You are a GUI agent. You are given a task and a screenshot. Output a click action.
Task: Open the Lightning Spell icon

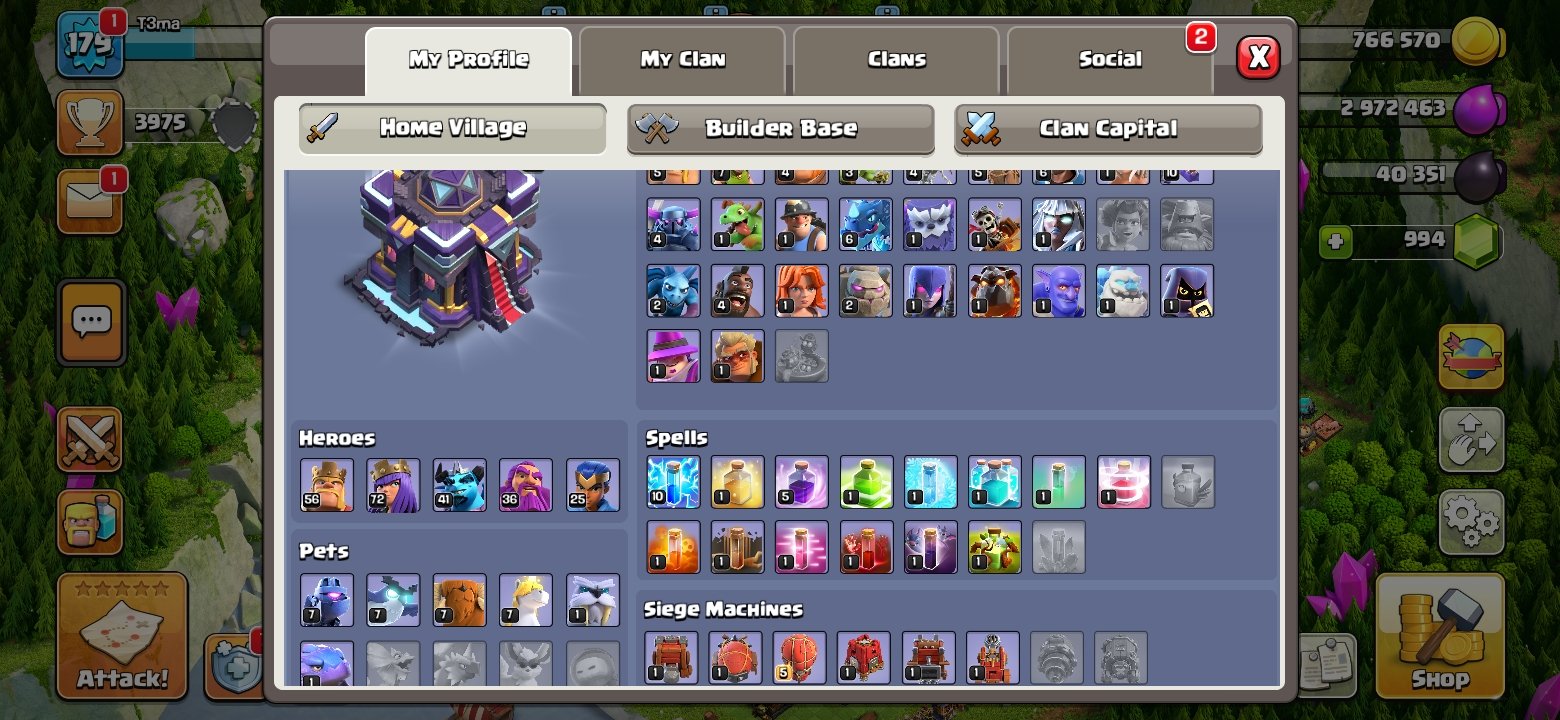point(673,485)
